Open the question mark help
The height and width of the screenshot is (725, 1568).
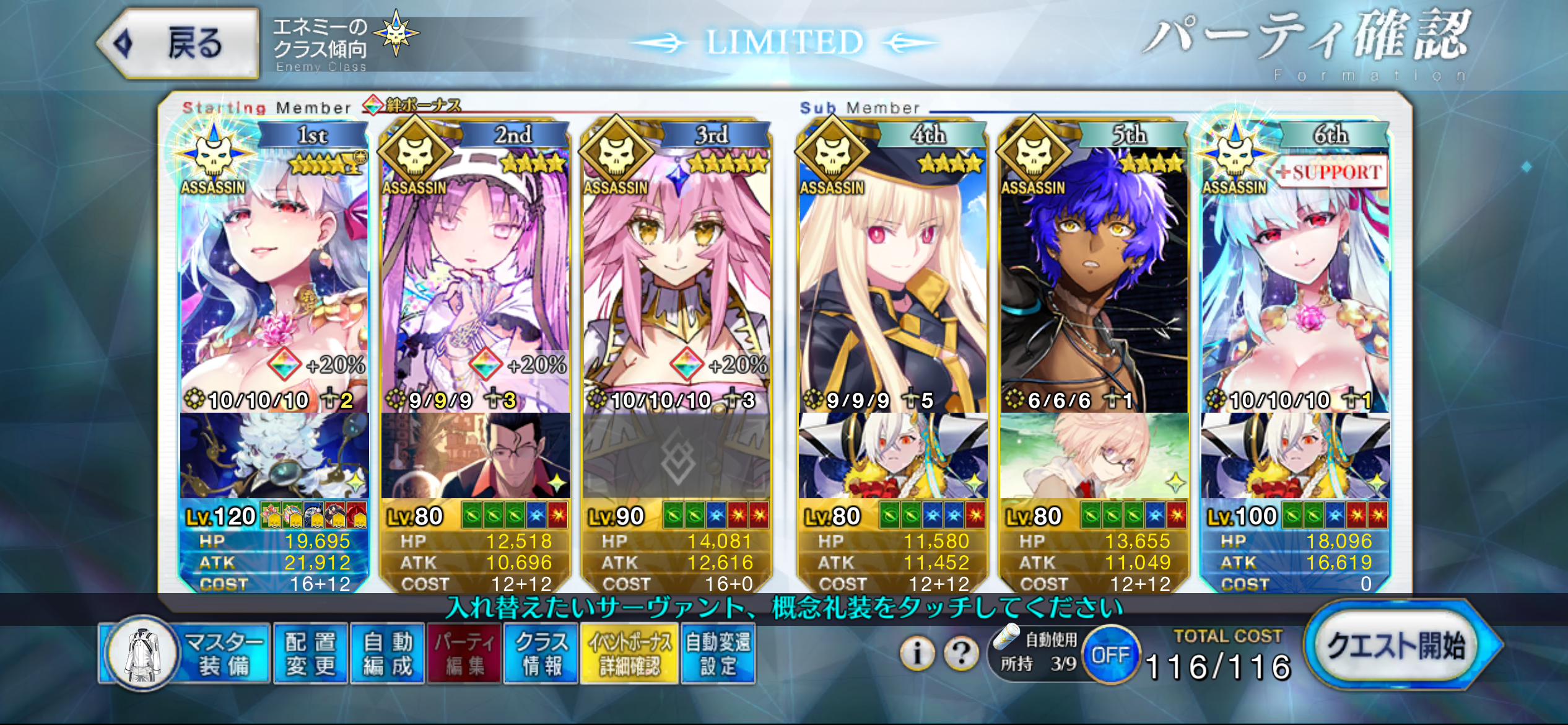coord(960,652)
